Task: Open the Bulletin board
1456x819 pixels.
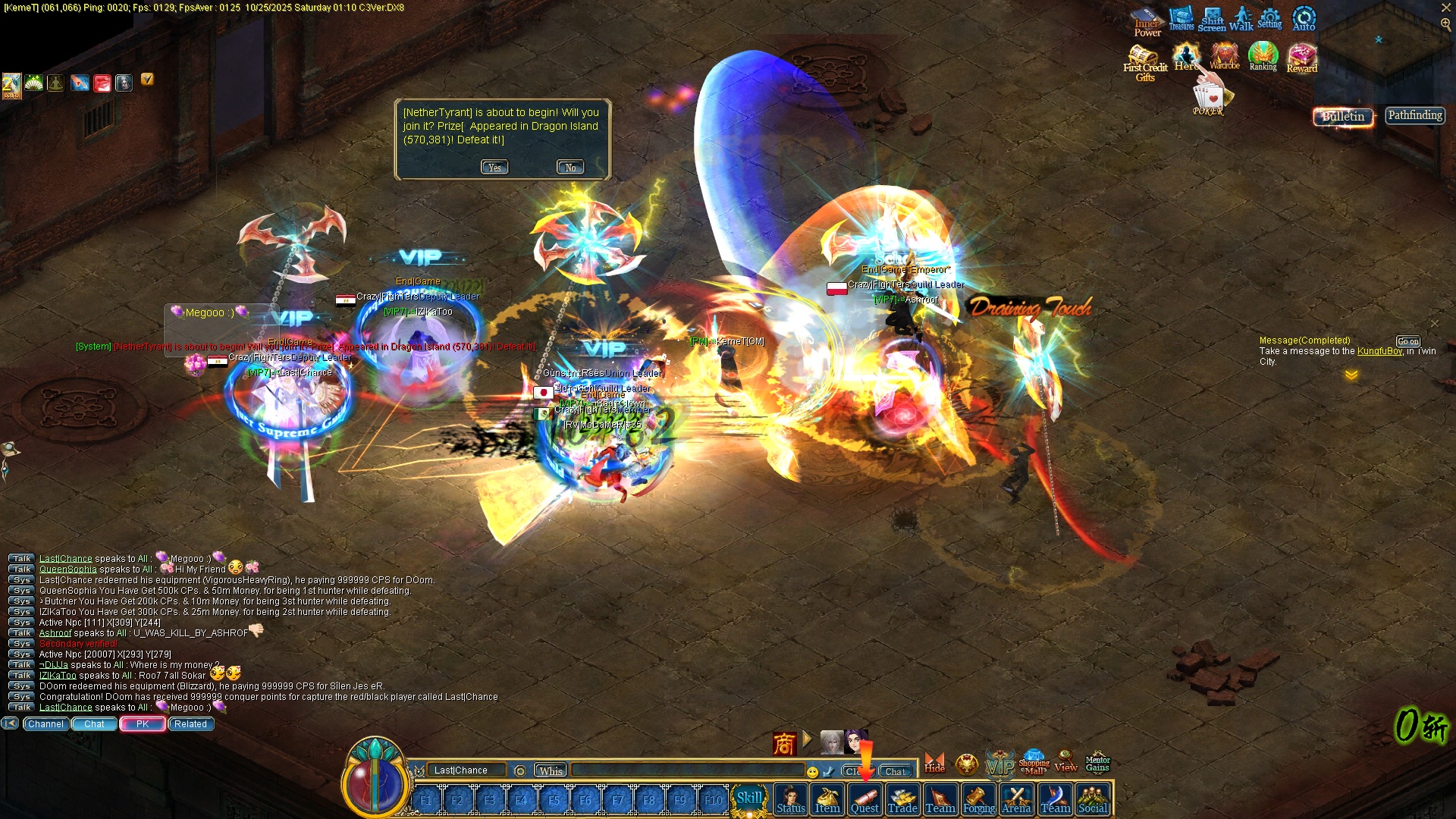Action: click(x=1343, y=117)
